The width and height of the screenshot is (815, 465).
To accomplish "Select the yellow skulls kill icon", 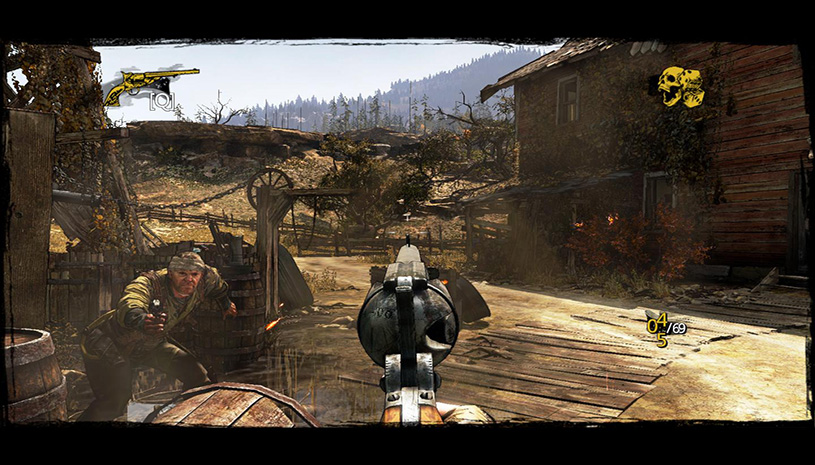I will click(x=681, y=86).
